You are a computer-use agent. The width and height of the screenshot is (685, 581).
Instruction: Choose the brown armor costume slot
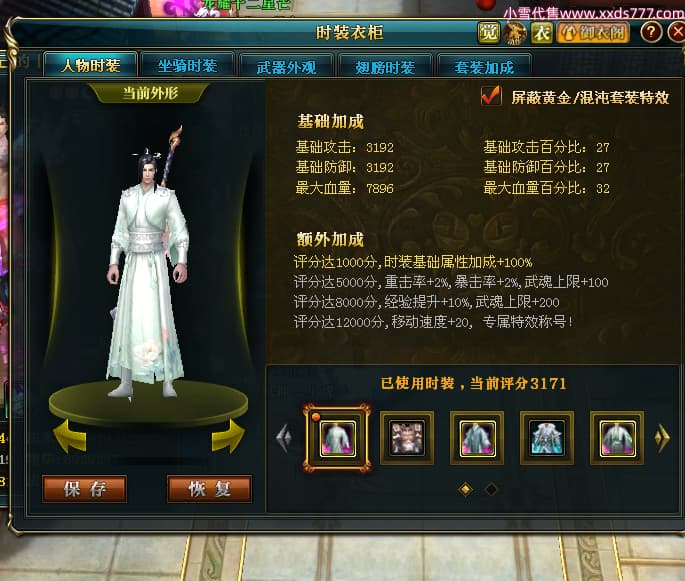(406, 437)
